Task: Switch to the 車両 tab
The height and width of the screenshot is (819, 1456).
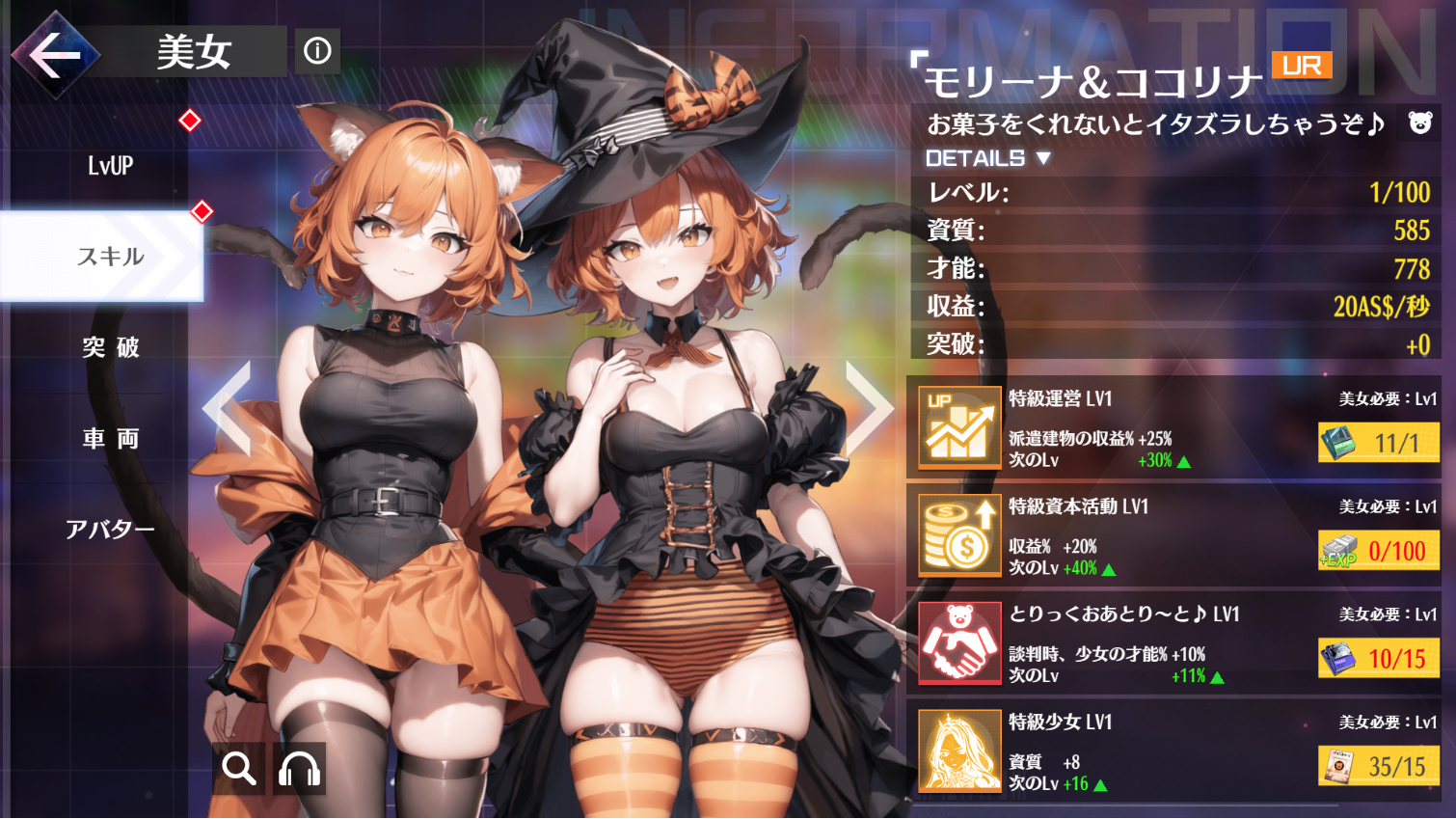Action: tap(109, 438)
